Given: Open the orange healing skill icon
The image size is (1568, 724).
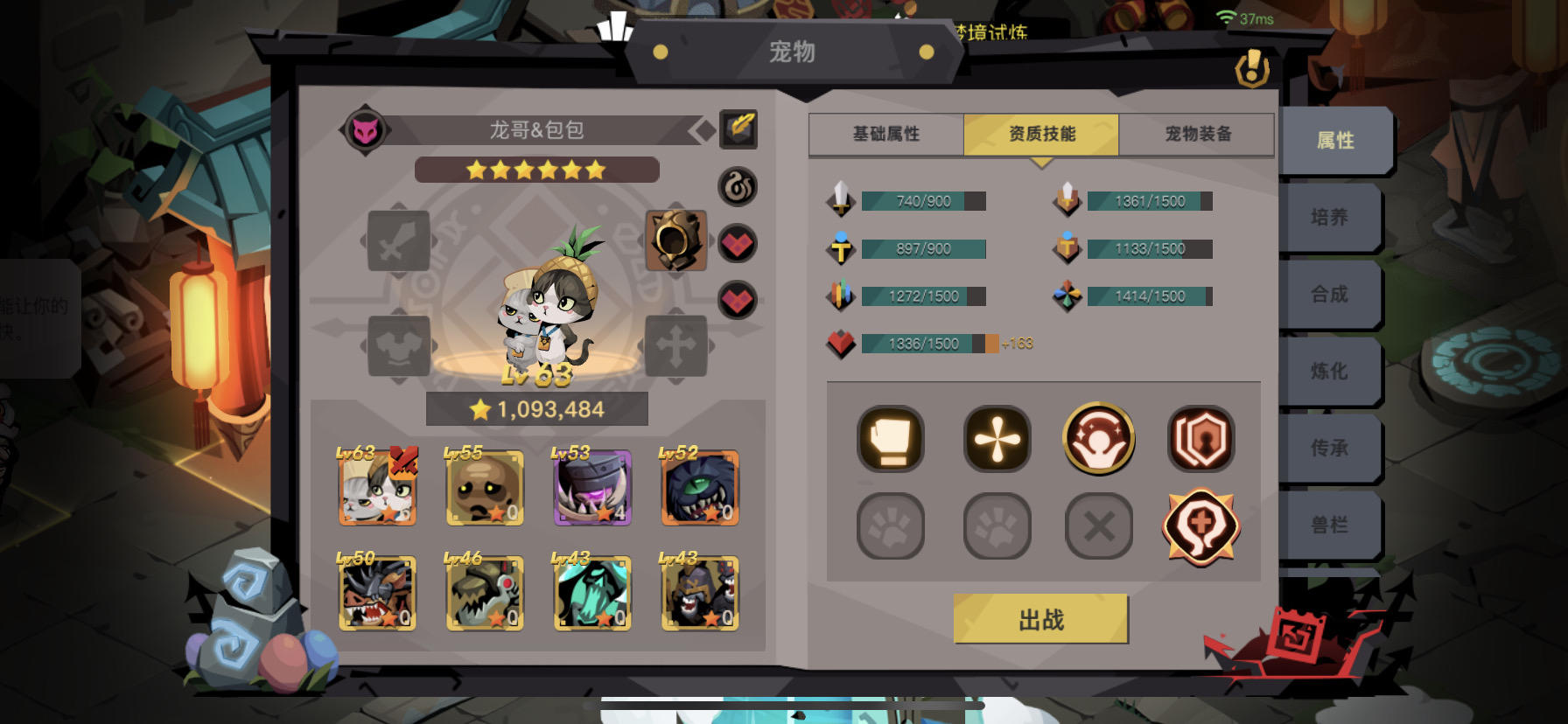Looking at the screenshot, I should pyautogui.click(x=1201, y=526).
